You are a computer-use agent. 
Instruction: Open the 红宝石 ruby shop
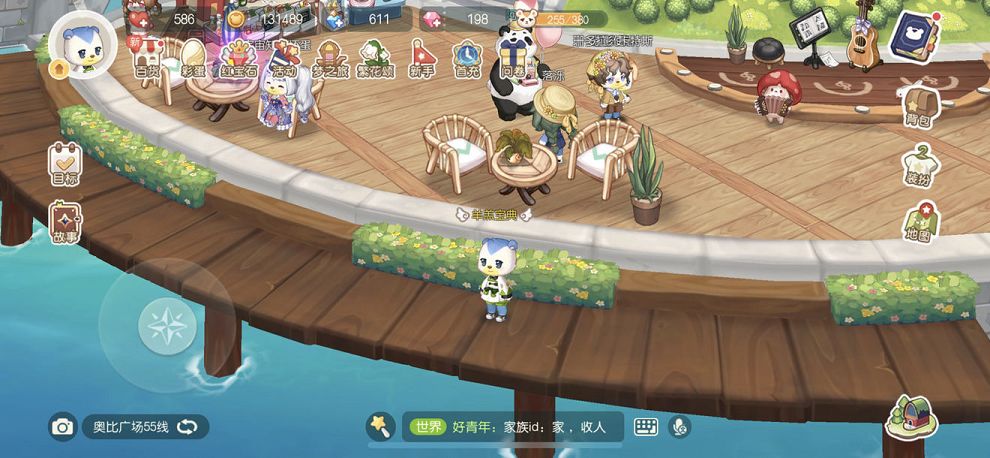(238, 59)
